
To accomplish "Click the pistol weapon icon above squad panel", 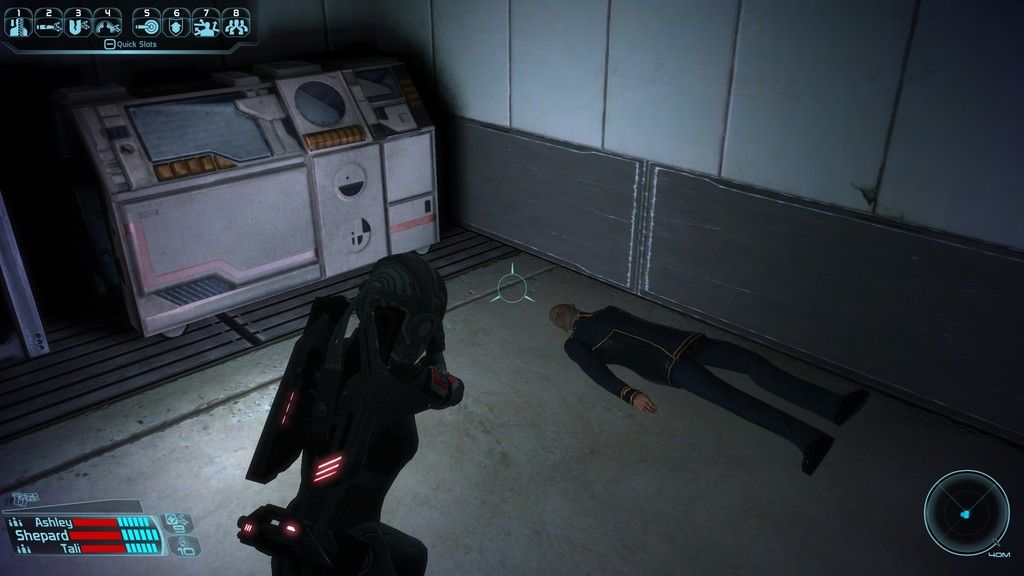I will tap(24, 498).
